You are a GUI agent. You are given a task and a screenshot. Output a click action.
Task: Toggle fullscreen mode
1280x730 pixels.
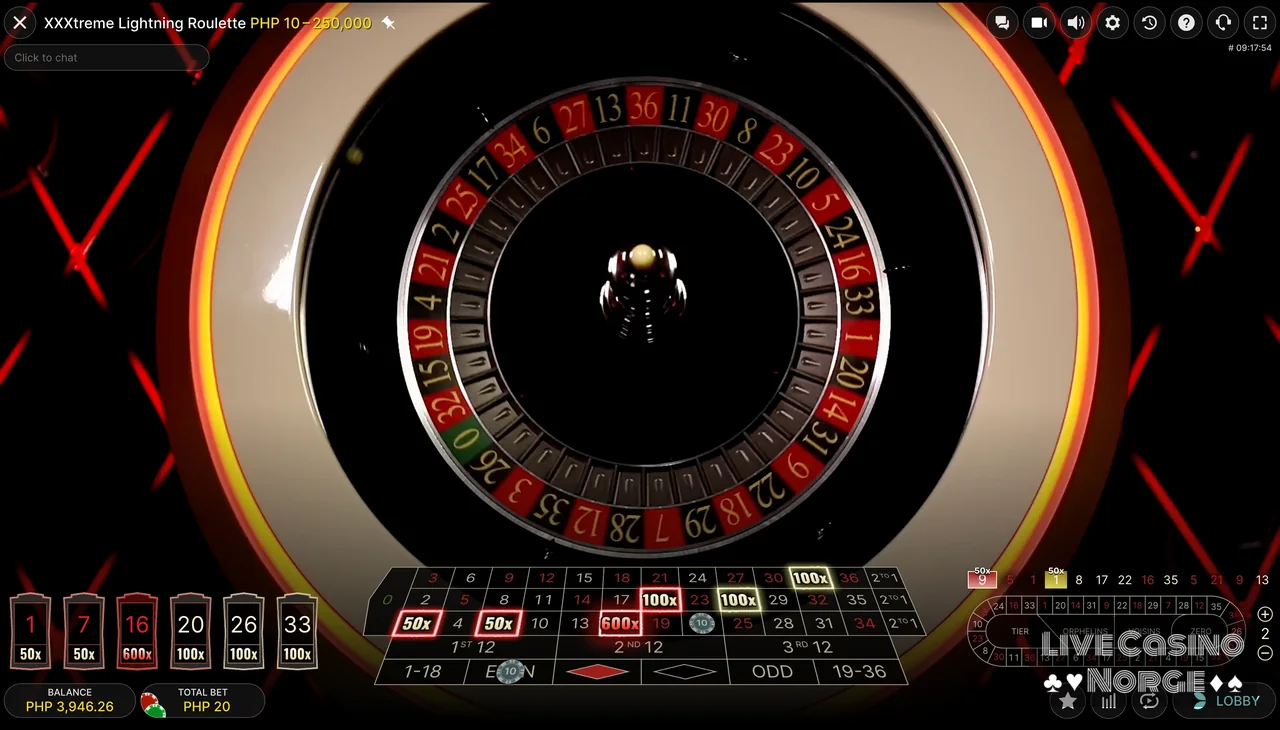click(1260, 22)
